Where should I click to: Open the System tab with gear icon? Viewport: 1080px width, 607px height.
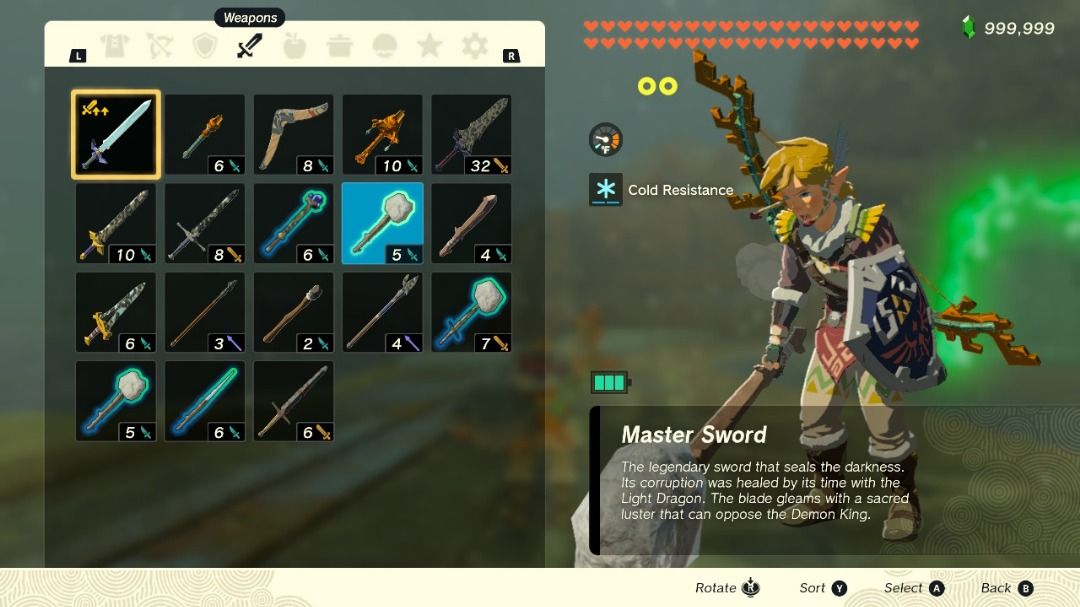point(474,46)
